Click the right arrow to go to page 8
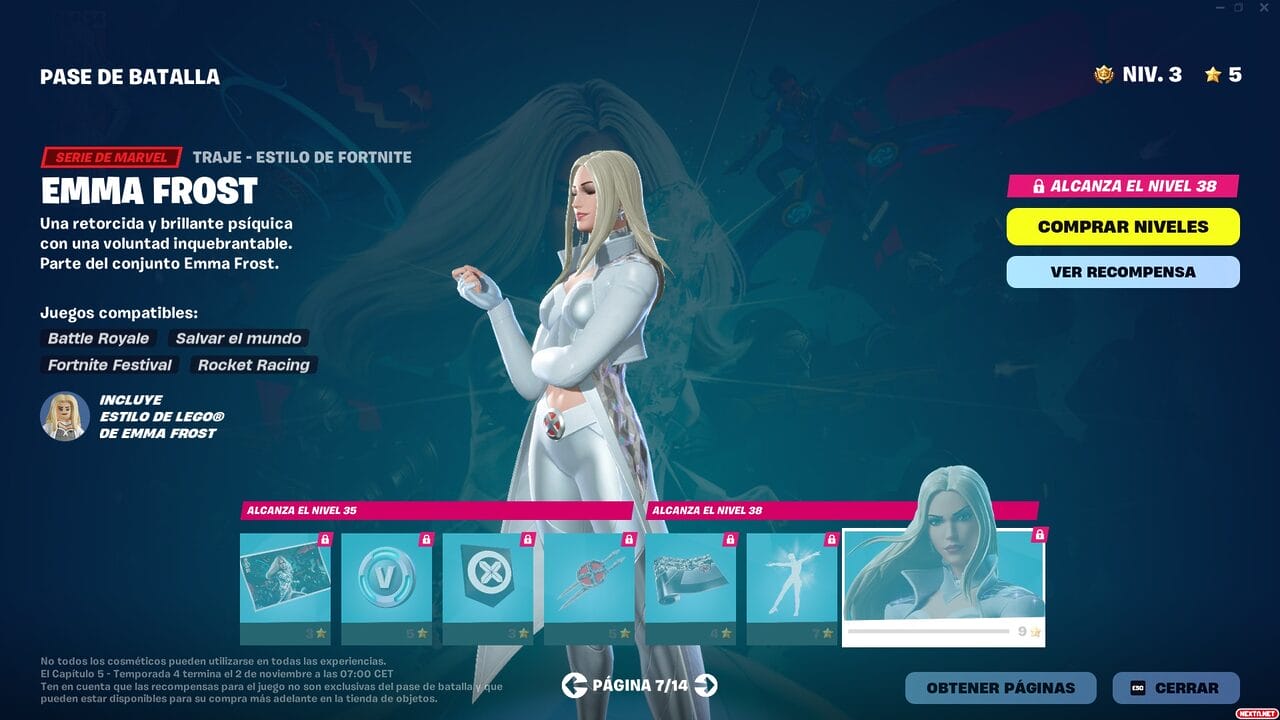Viewport: 1280px width, 720px height. click(x=708, y=688)
